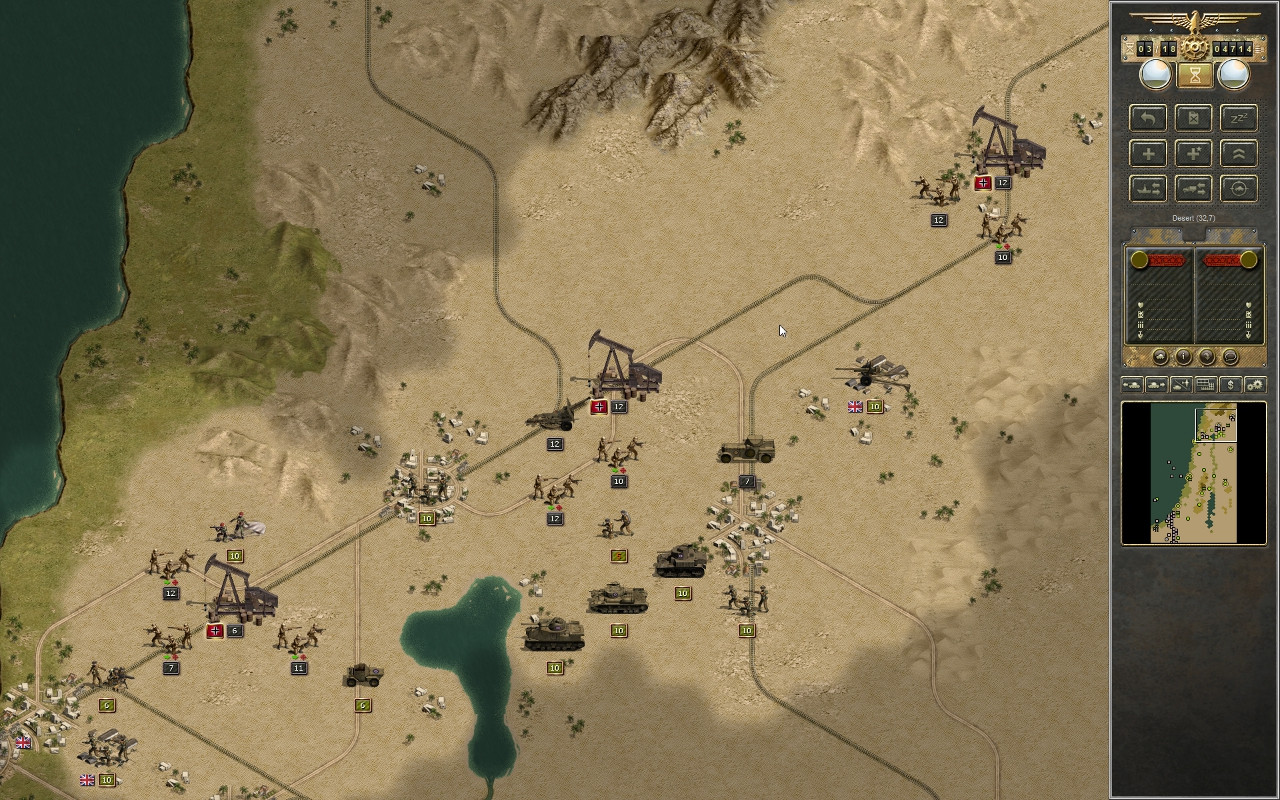Request elite replacements for the unit
Viewport: 1280px width, 800px height.
(1193, 153)
